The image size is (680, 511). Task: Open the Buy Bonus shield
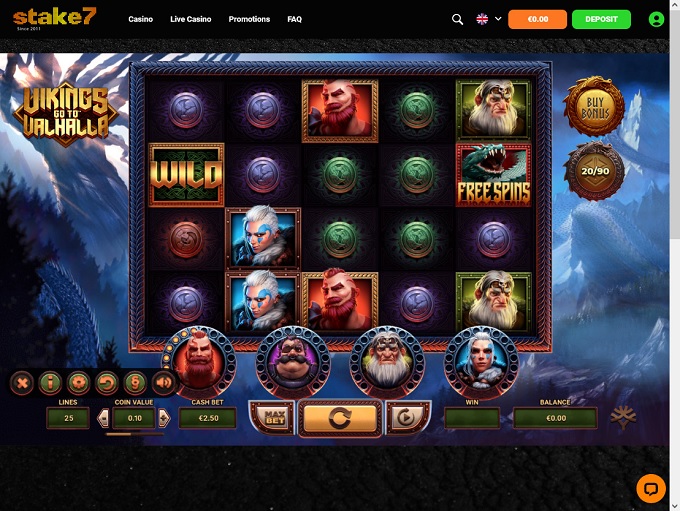(593, 108)
